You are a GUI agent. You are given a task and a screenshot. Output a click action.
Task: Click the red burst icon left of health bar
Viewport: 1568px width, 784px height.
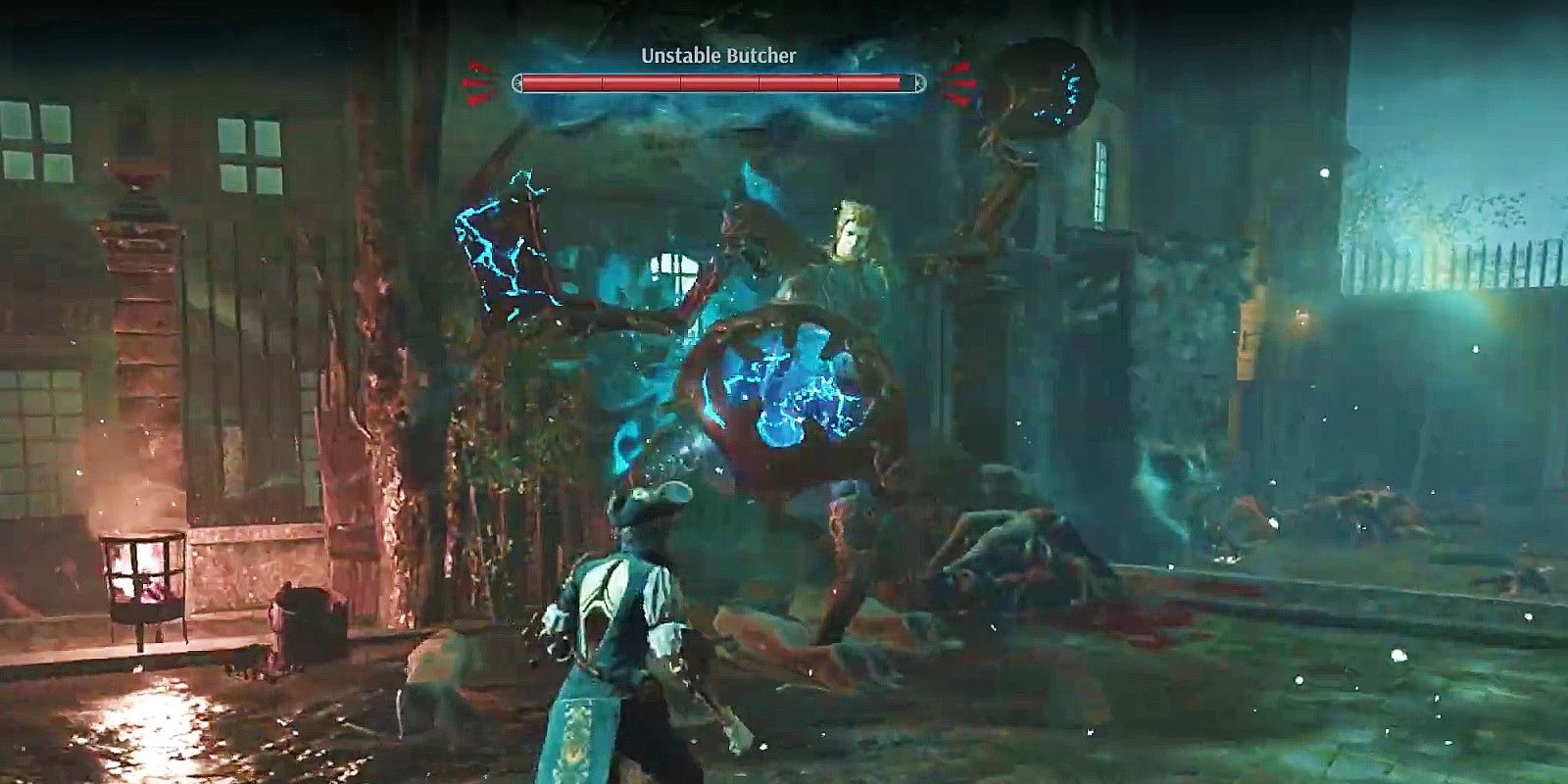coord(477,80)
